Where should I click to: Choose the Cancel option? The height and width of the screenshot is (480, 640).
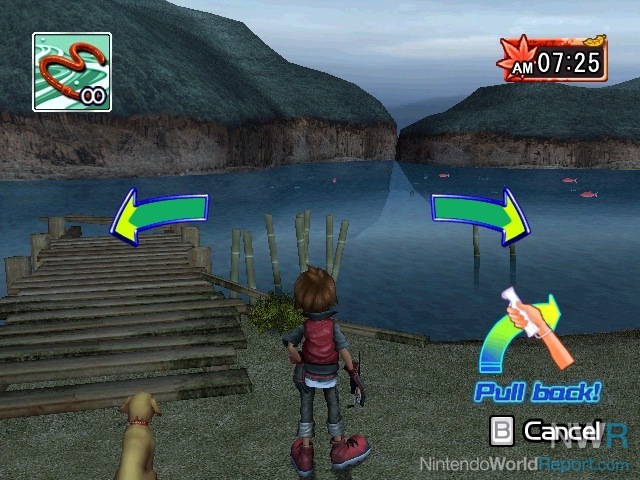point(548,432)
